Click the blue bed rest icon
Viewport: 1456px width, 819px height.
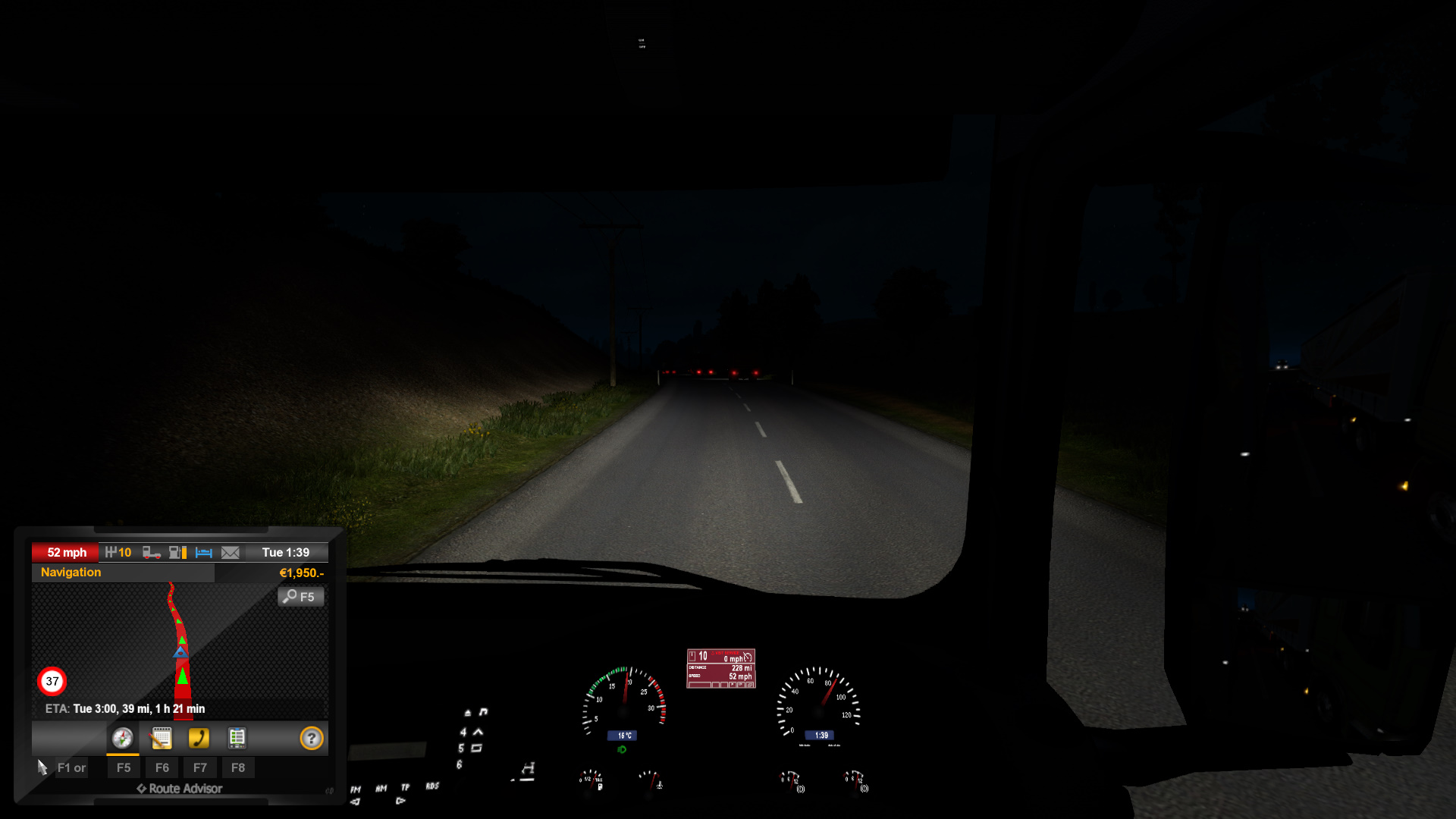(x=203, y=553)
